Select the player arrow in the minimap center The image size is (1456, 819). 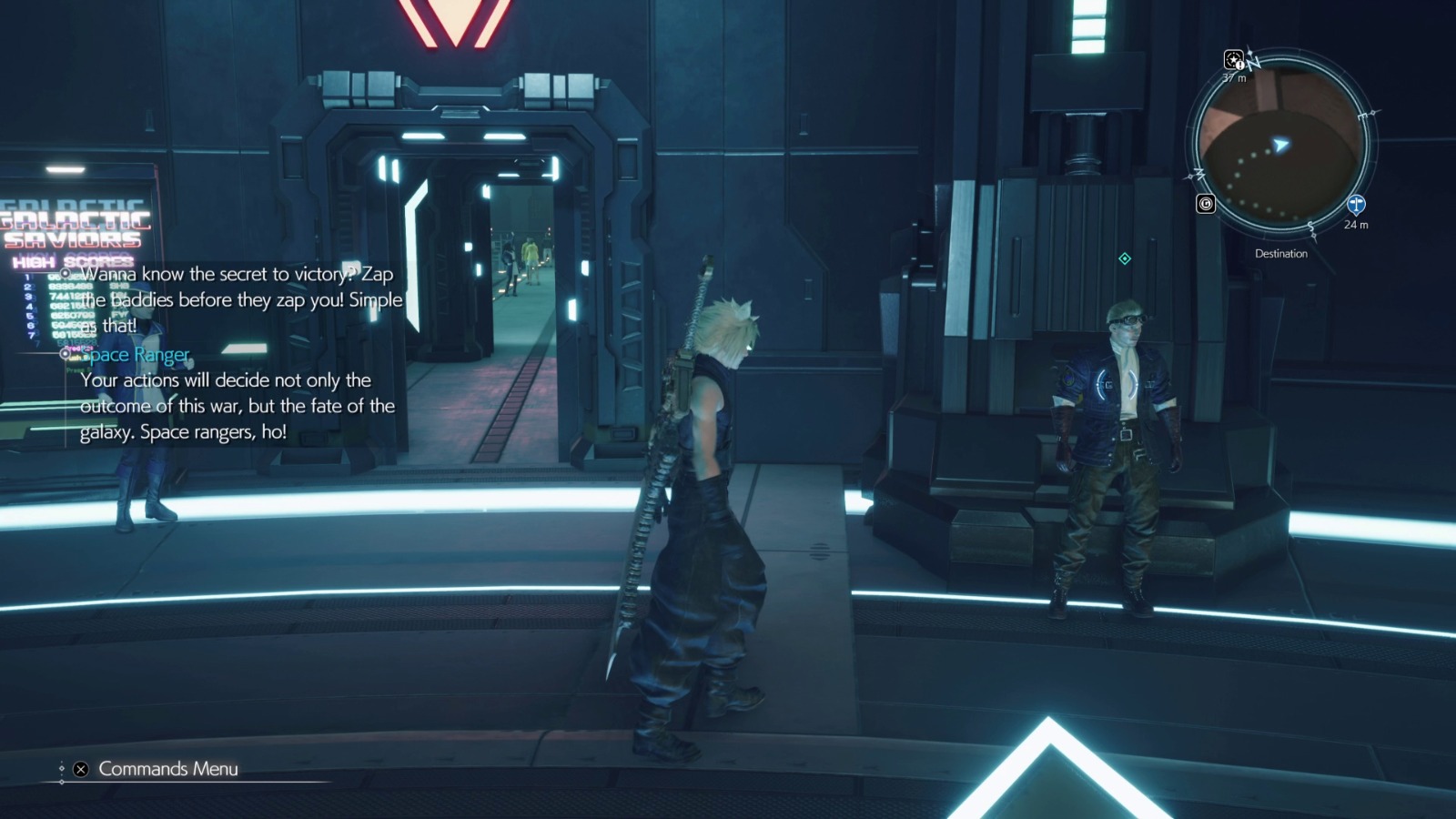click(x=1280, y=144)
